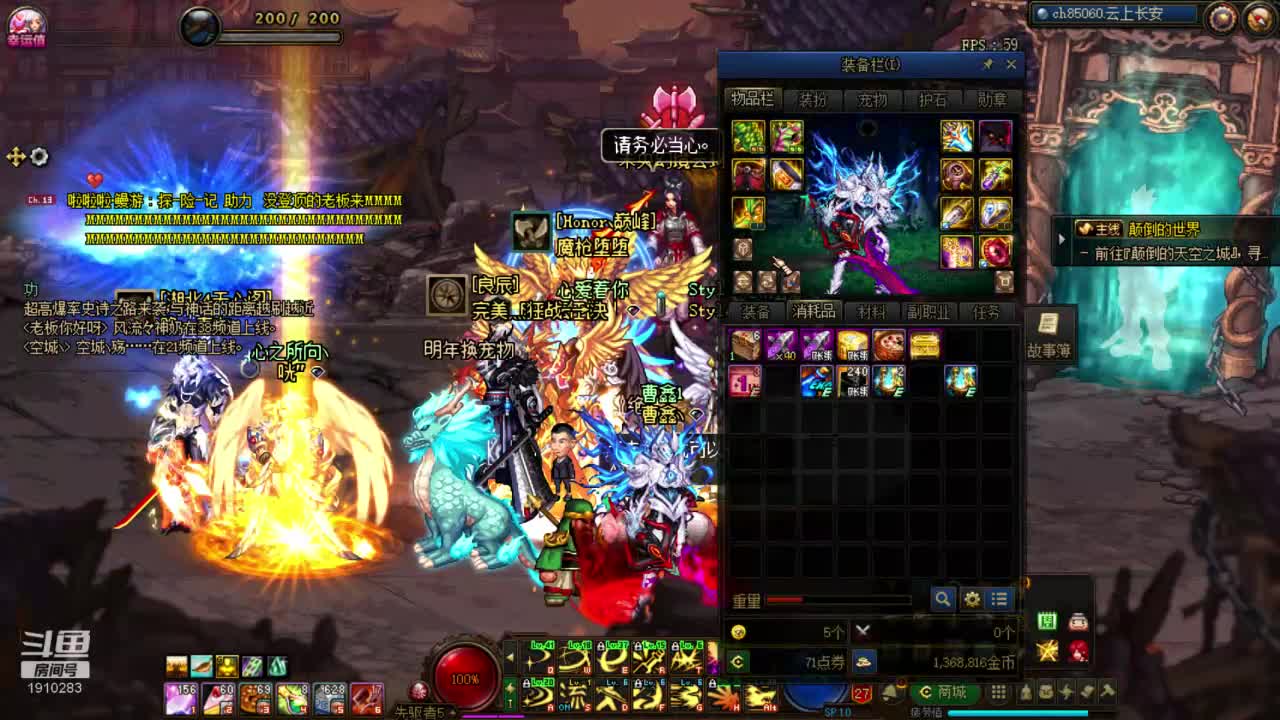Select the 副职业 category tab
Viewport: 1280px width, 720px height.
928,312
